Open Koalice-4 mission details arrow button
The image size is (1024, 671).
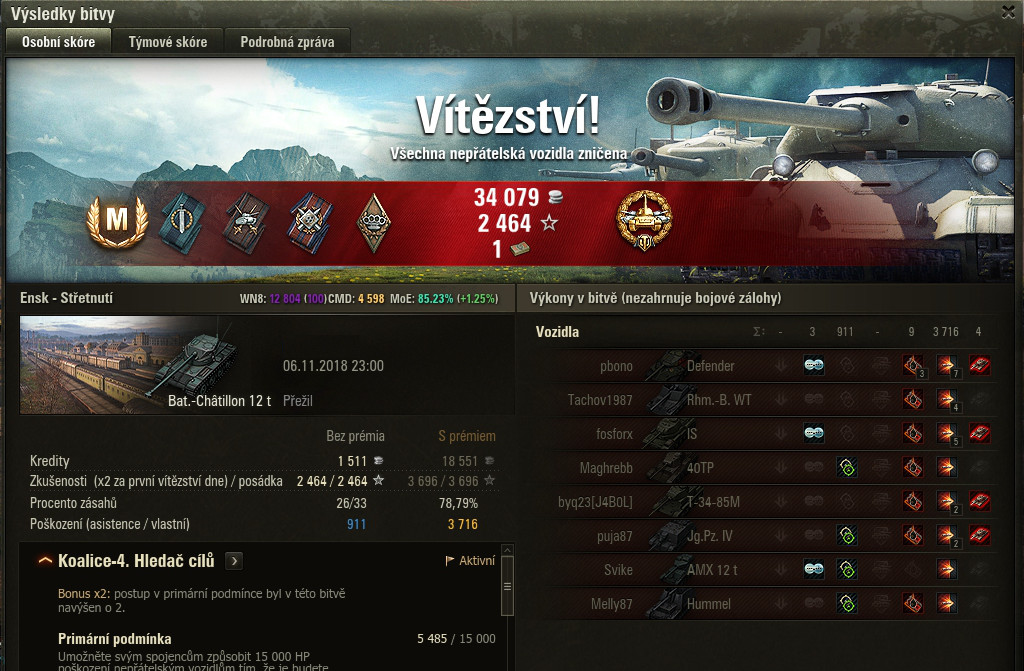233,560
